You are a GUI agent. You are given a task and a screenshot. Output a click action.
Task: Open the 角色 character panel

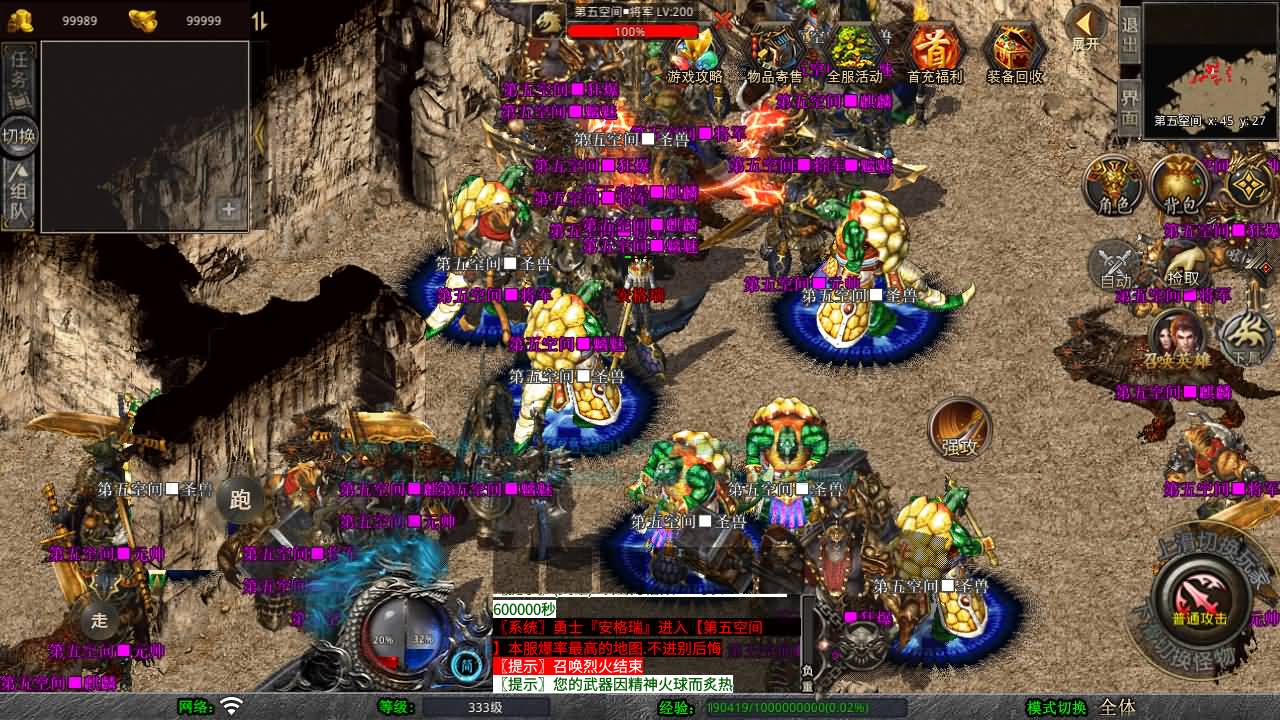[x=1114, y=185]
